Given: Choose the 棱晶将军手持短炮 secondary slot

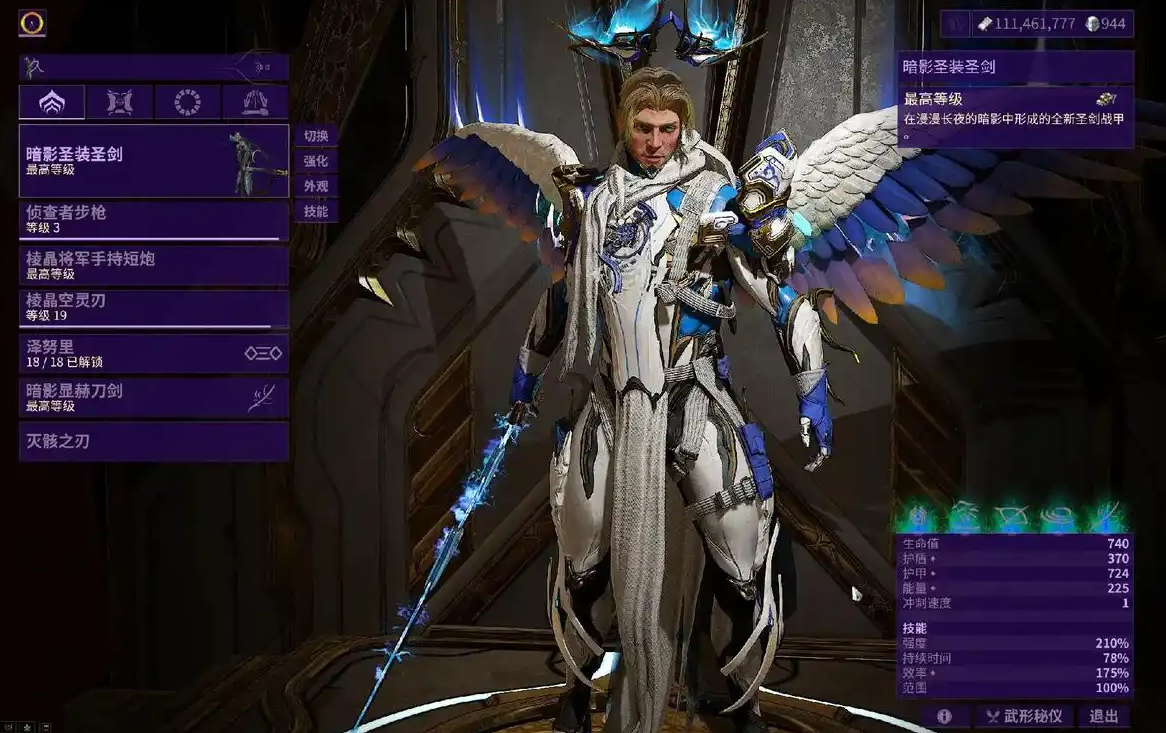Looking at the screenshot, I should (x=153, y=265).
